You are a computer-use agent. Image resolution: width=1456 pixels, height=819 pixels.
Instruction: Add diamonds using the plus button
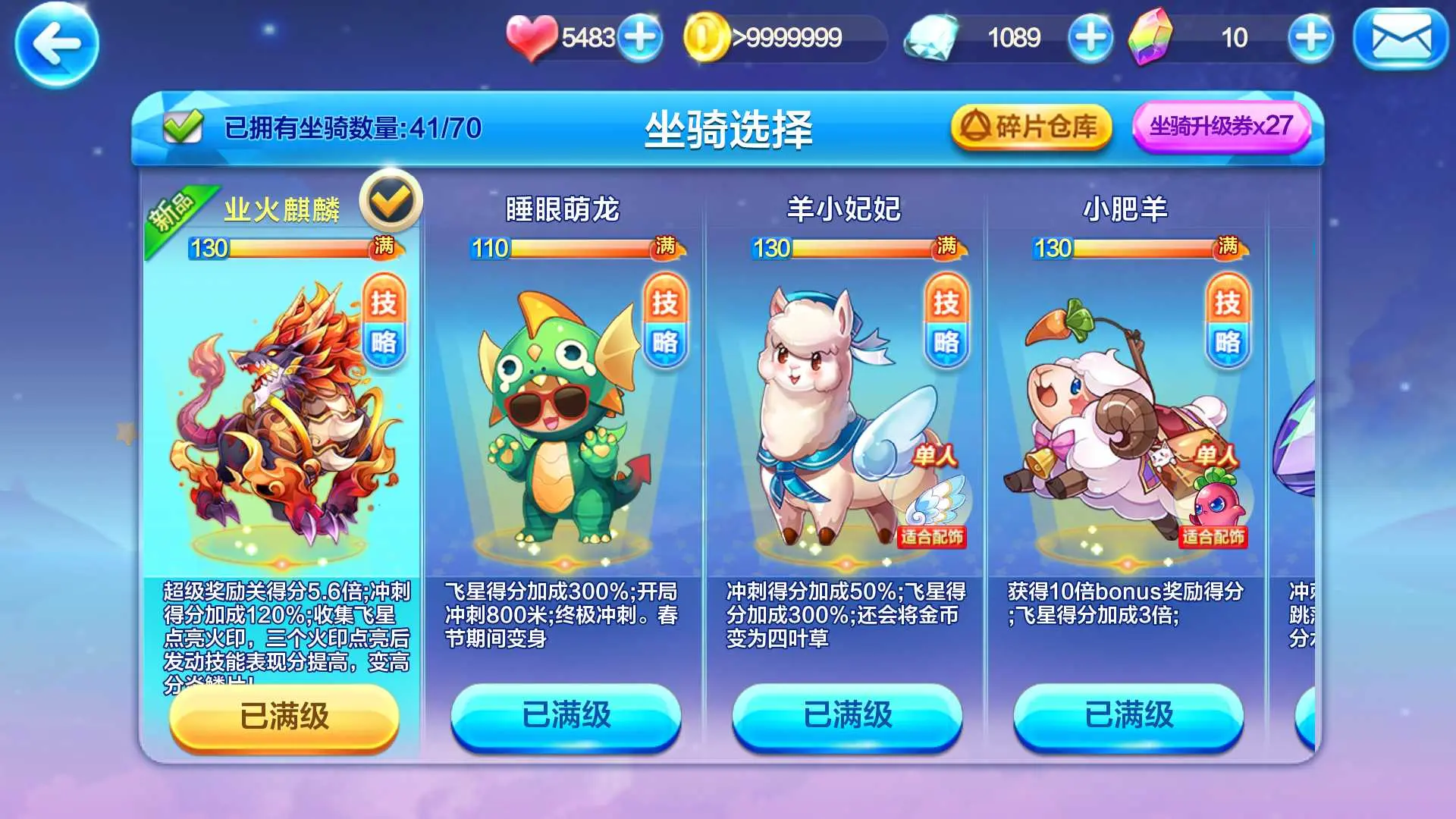(1090, 37)
